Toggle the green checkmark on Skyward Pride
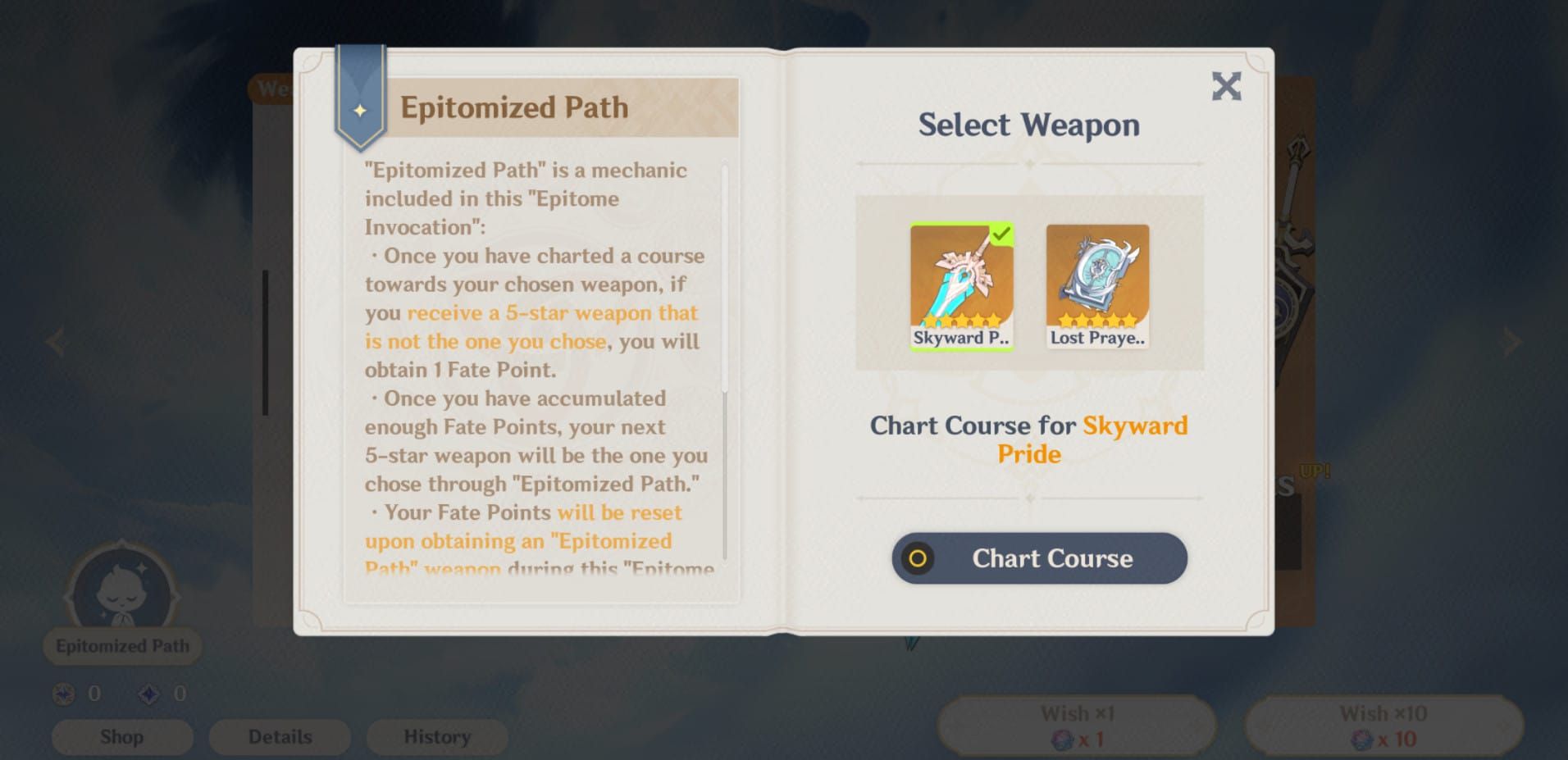 [1001, 236]
